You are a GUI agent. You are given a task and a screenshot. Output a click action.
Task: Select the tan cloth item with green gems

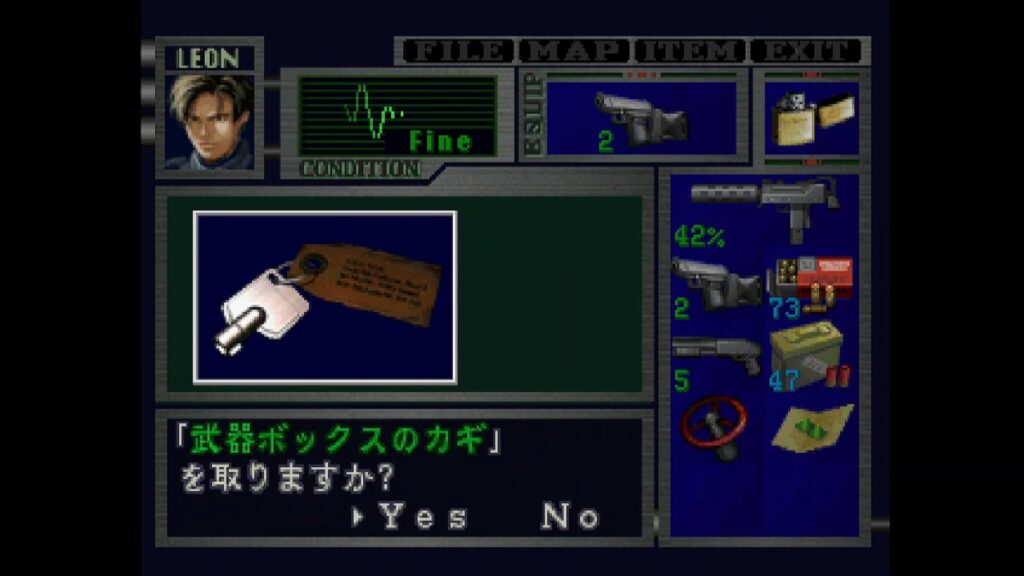coord(811,425)
